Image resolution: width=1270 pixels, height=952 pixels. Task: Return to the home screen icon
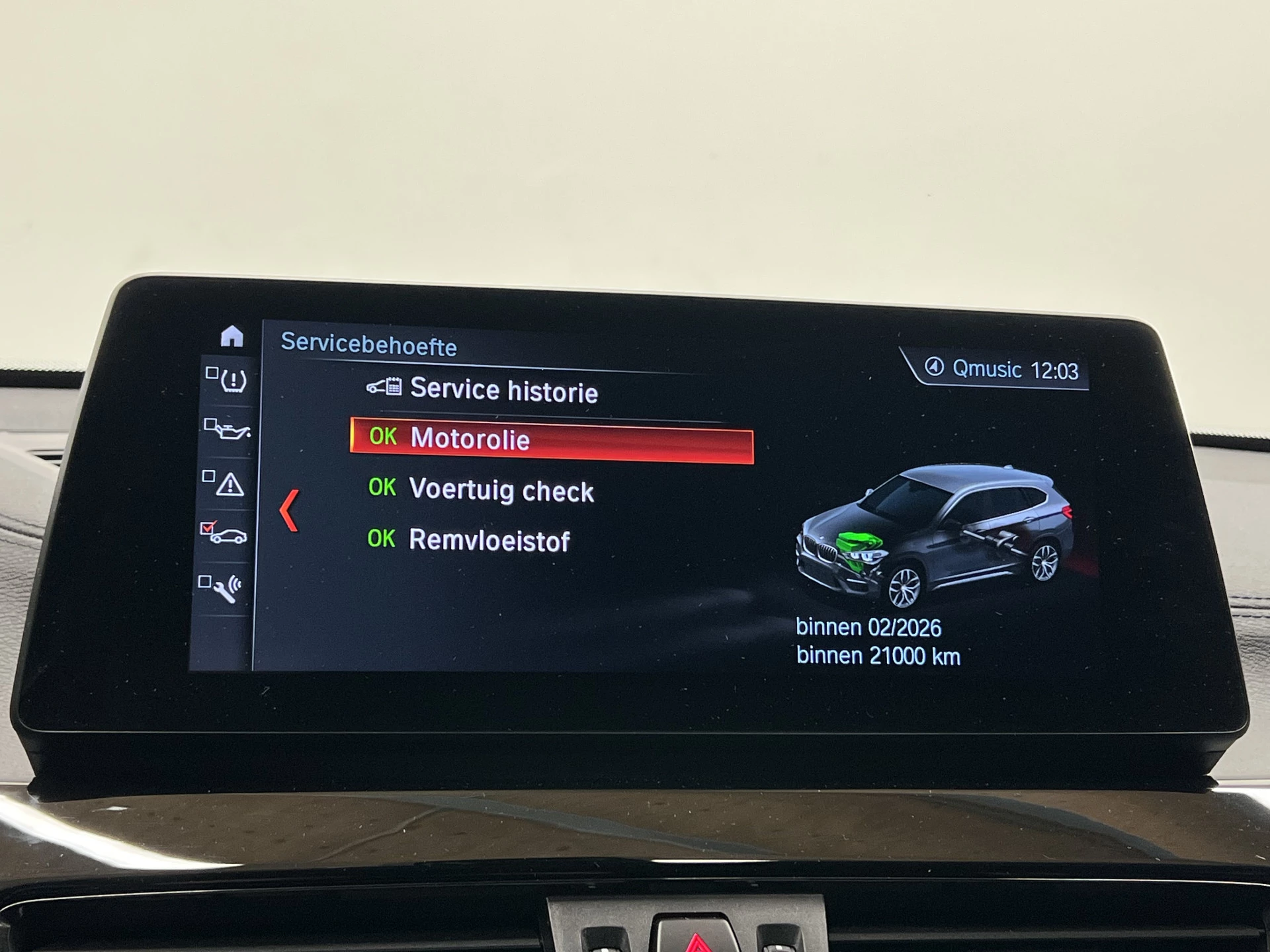pyautogui.click(x=232, y=337)
